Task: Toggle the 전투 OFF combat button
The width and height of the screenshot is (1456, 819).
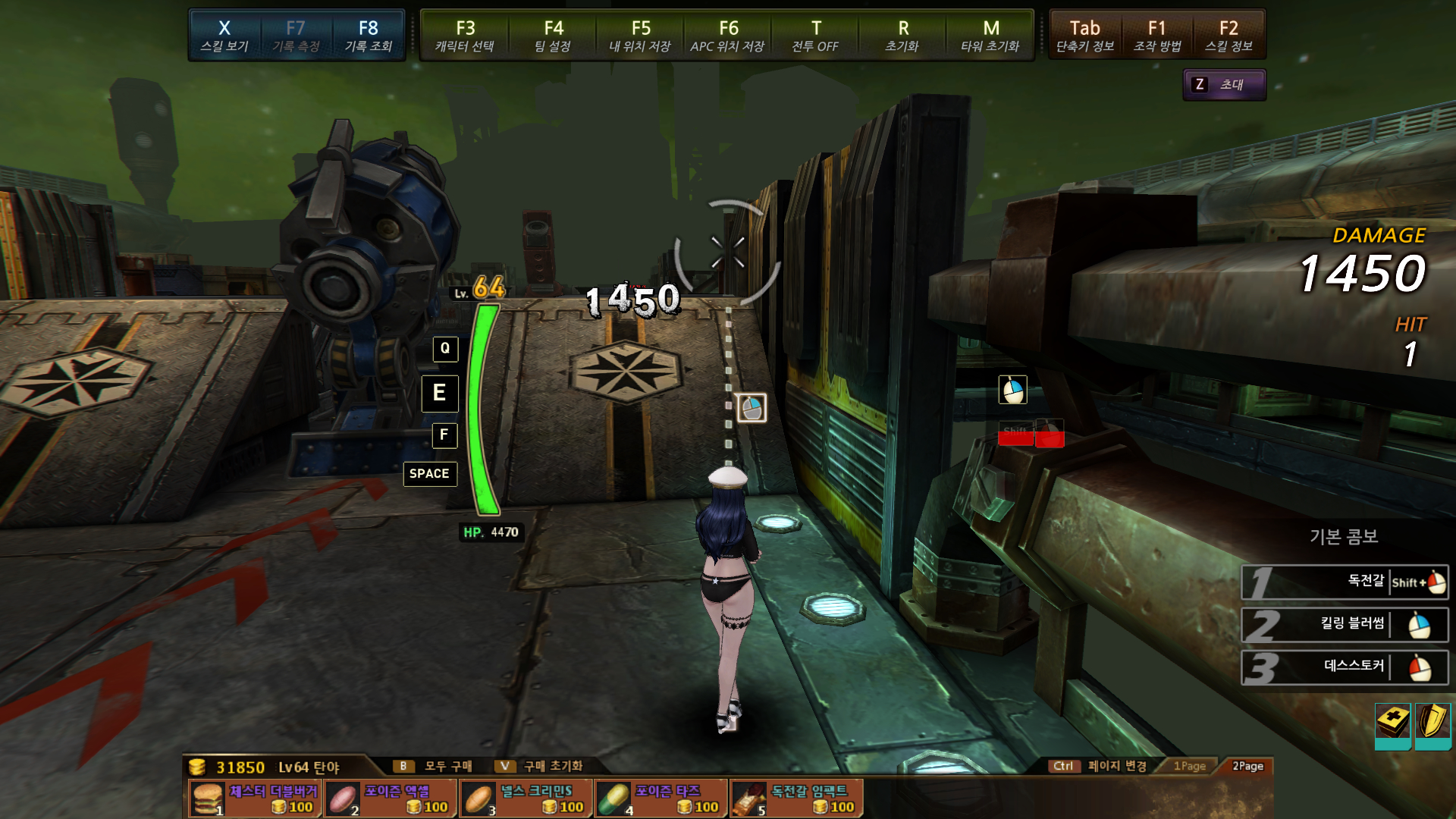Action: (815, 36)
